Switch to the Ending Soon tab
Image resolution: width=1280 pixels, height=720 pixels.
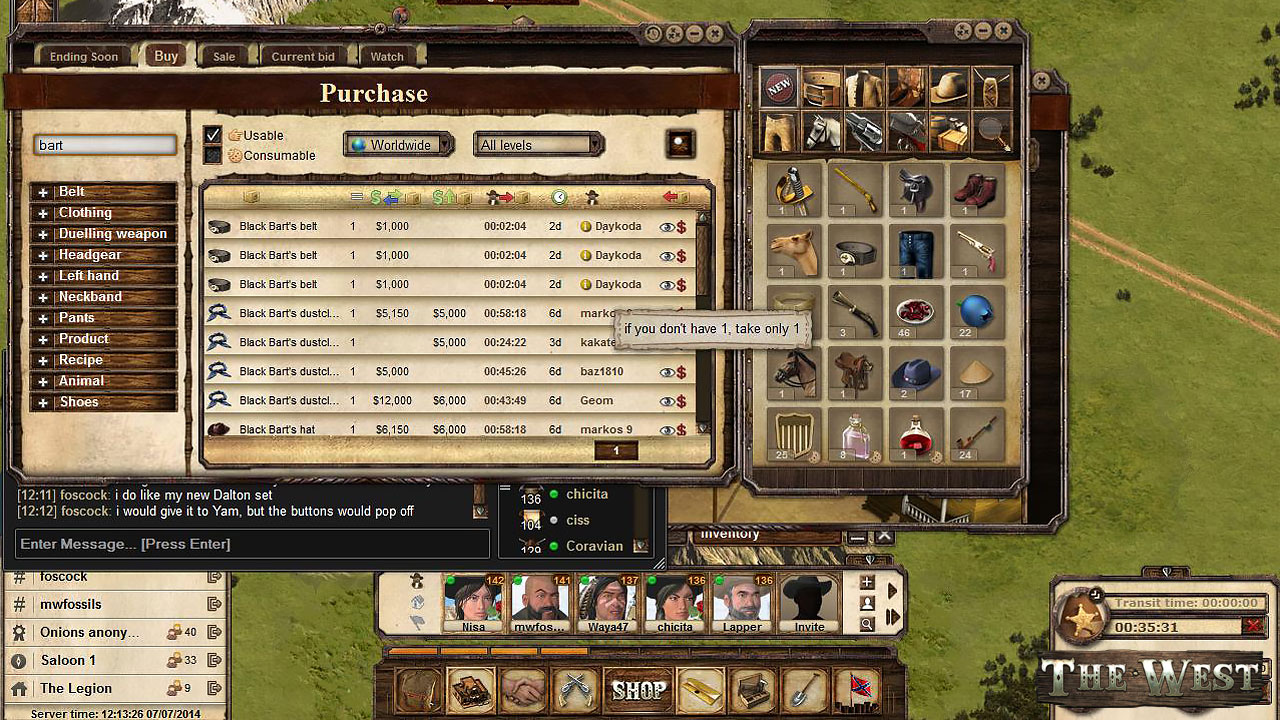(84, 57)
